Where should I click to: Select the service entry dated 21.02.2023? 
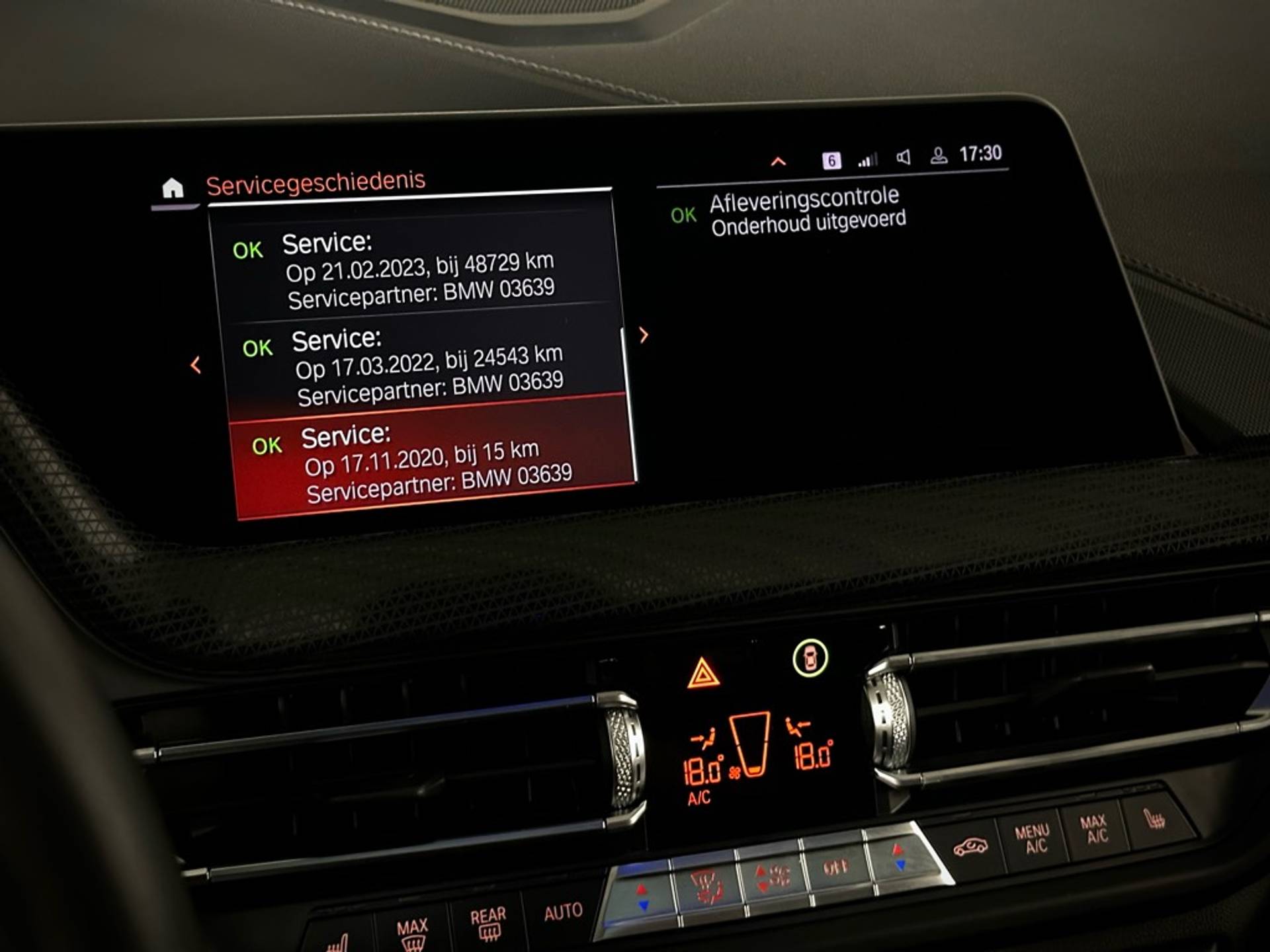417,270
